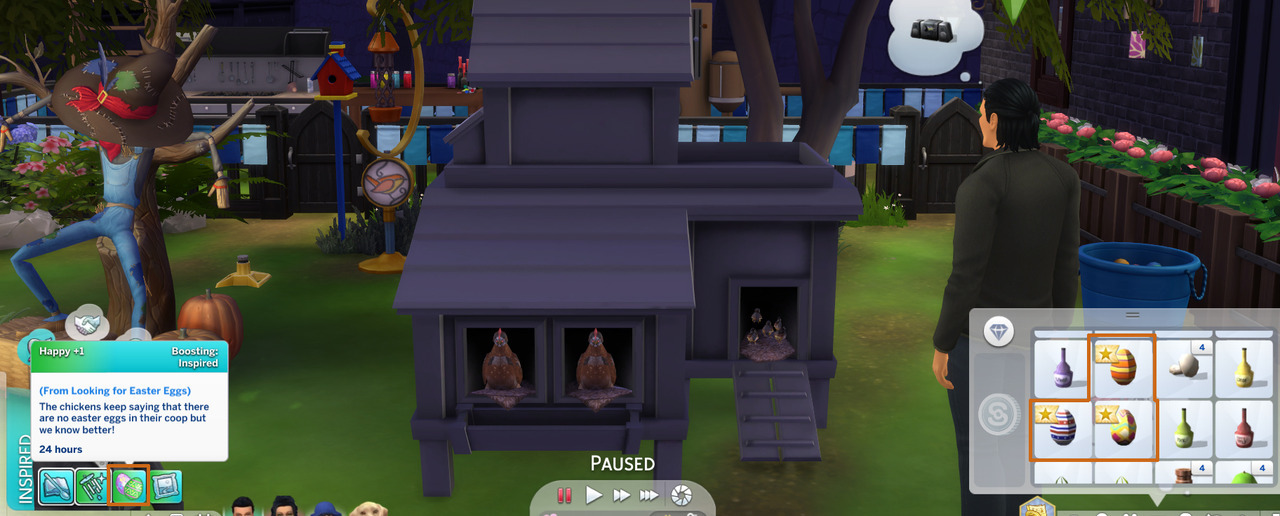1280x516 pixels.
Task: Select the Easter egg moodlet icon
Action: (x=129, y=486)
